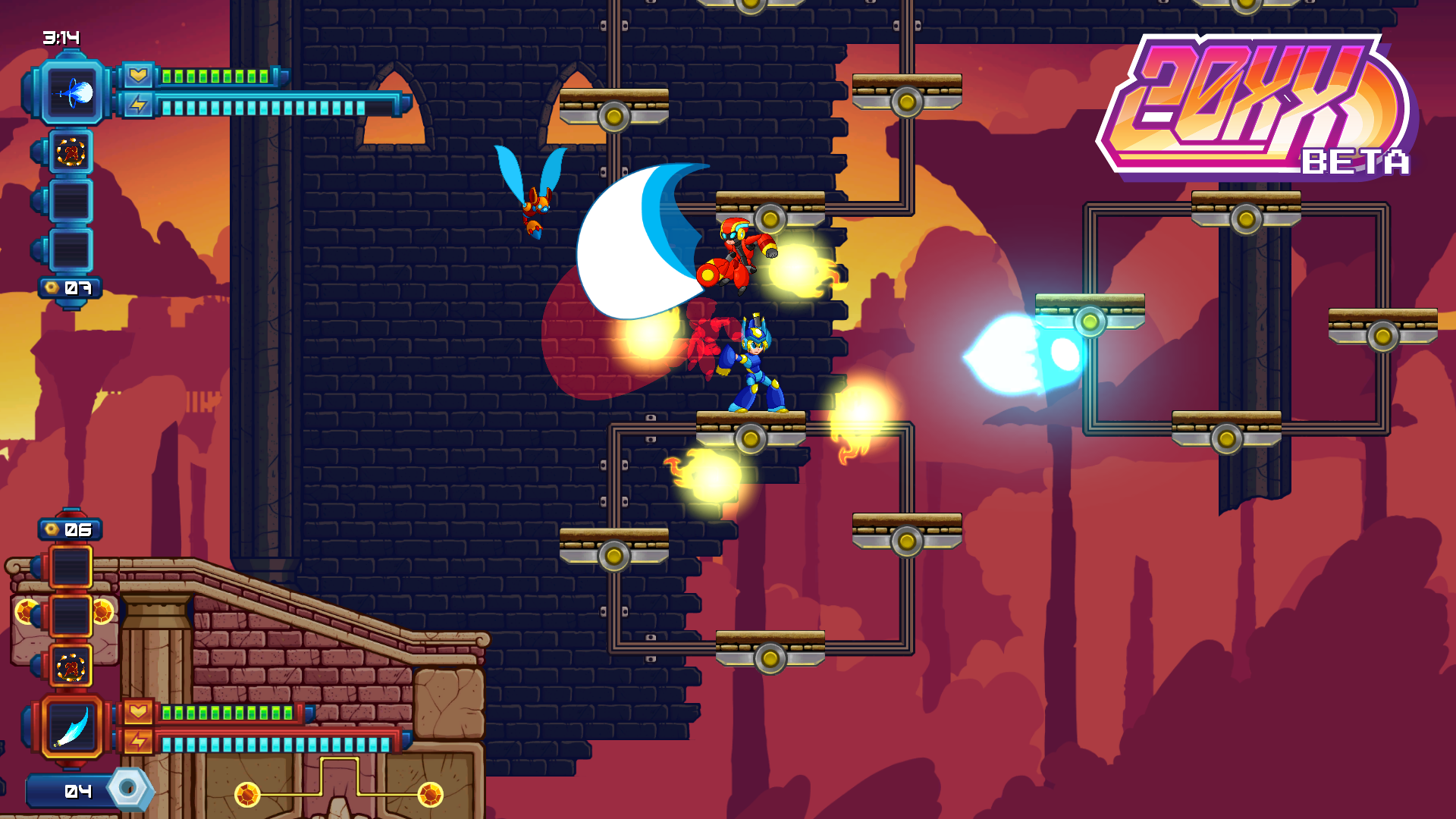1456x819 pixels.
Task: Click the red gear power in orange-framed slot
Action: (x=71, y=667)
